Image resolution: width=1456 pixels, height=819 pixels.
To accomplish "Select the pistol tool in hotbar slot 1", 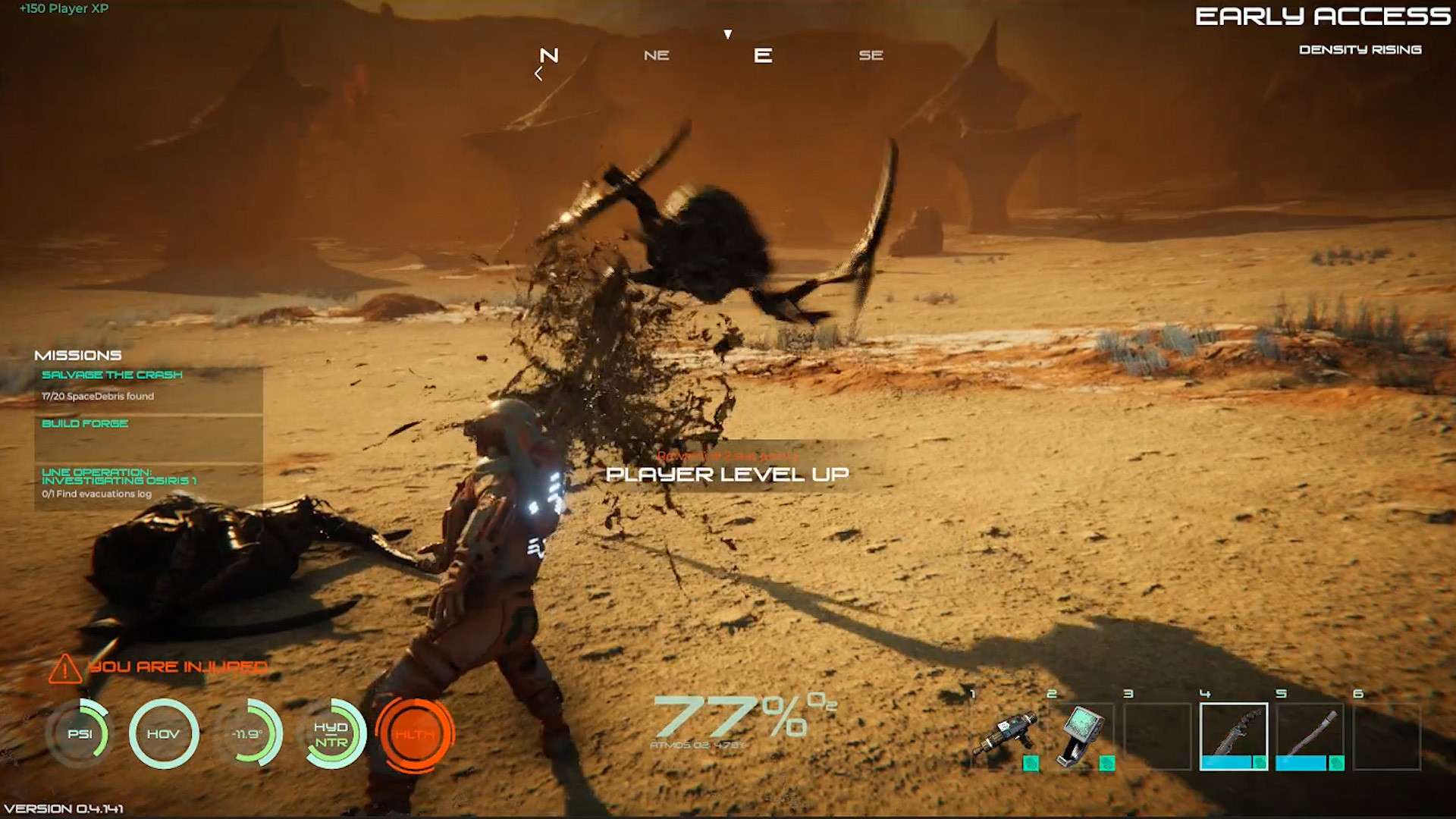I will coord(1005,736).
